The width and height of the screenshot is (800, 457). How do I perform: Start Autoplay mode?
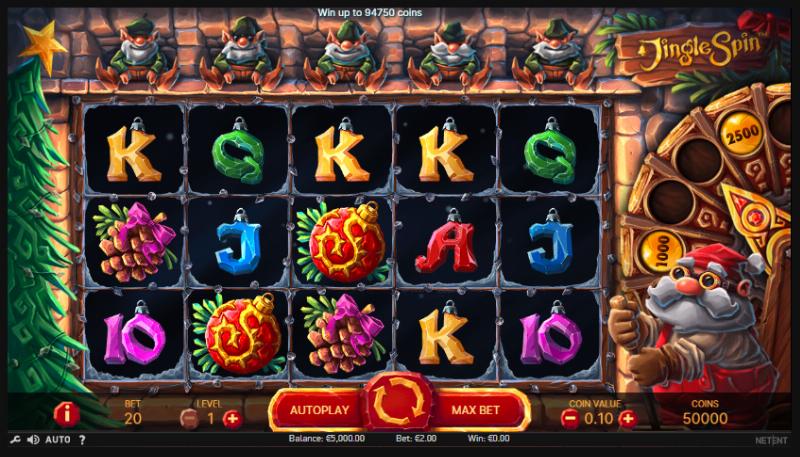[x=319, y=410]
